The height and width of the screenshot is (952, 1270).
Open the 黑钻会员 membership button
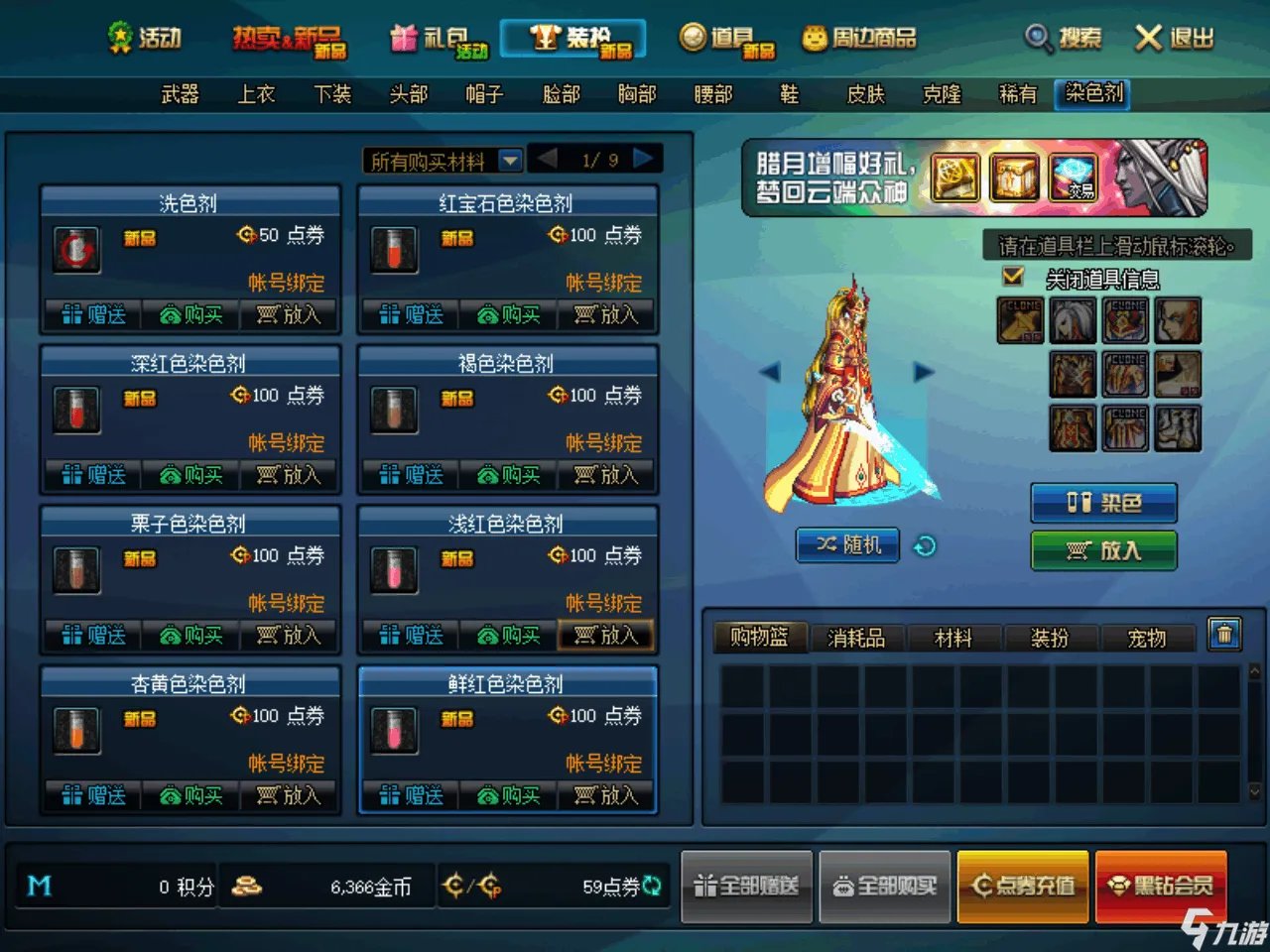[x=1162, y=886]
